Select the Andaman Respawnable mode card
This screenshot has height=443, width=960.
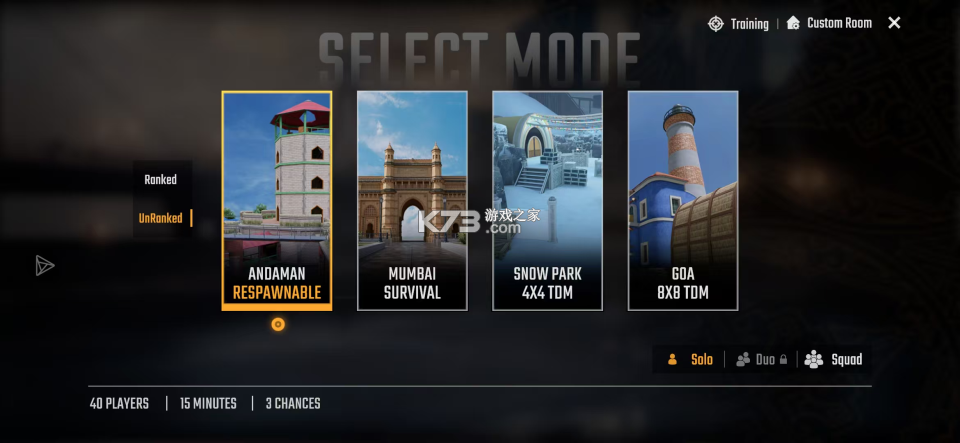pyautogui.click(x=277, y=200)
